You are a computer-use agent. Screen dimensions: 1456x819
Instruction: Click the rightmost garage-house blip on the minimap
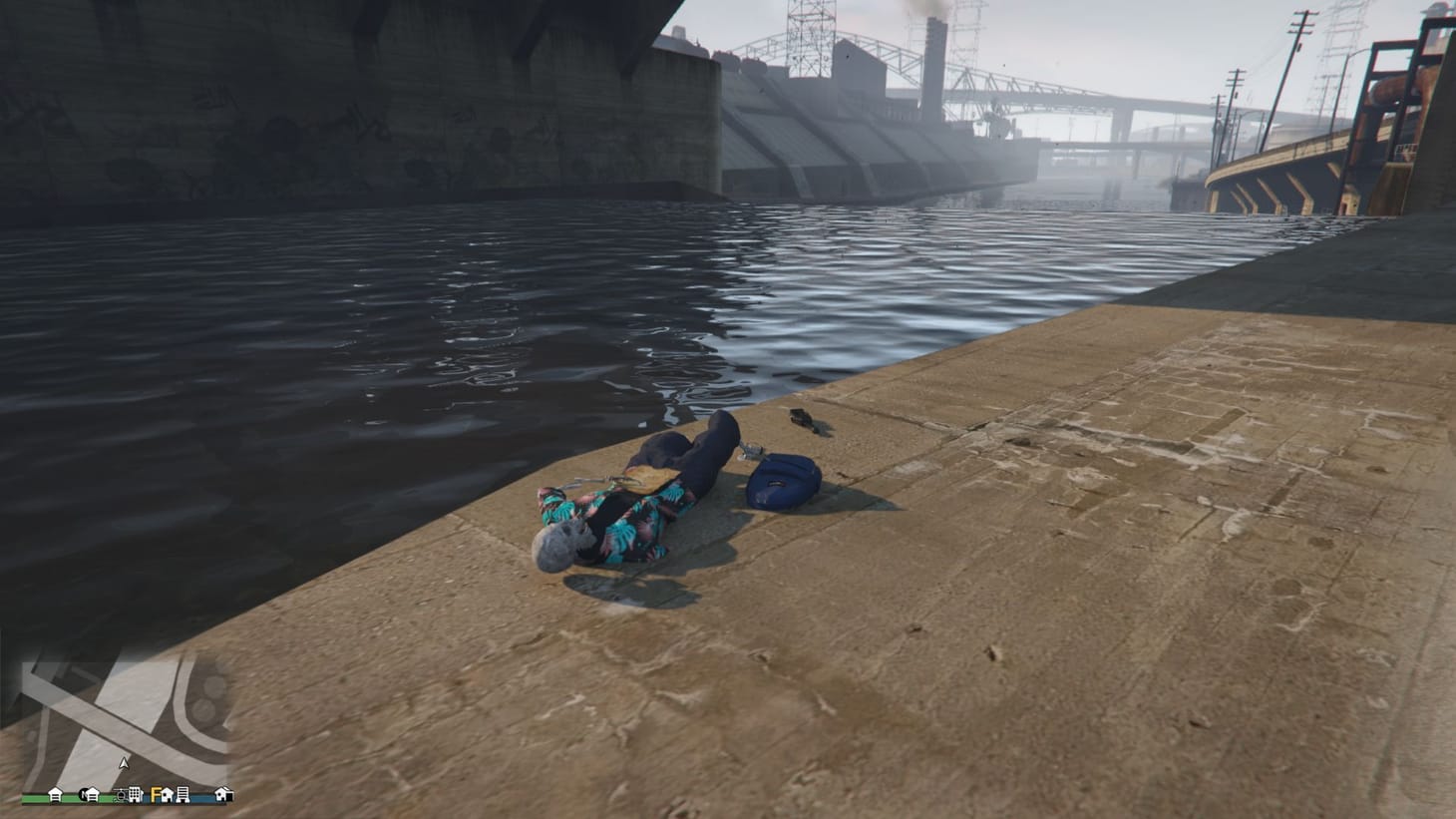pyautogui.click(x=221, y=795)
